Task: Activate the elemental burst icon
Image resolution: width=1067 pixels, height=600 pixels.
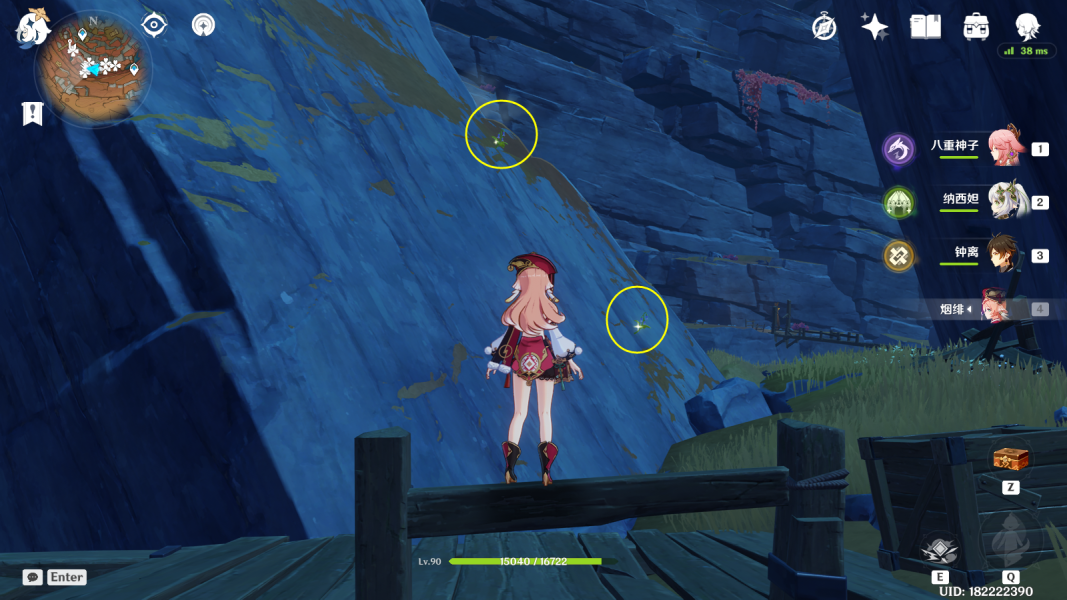Action: (1010, 542)
